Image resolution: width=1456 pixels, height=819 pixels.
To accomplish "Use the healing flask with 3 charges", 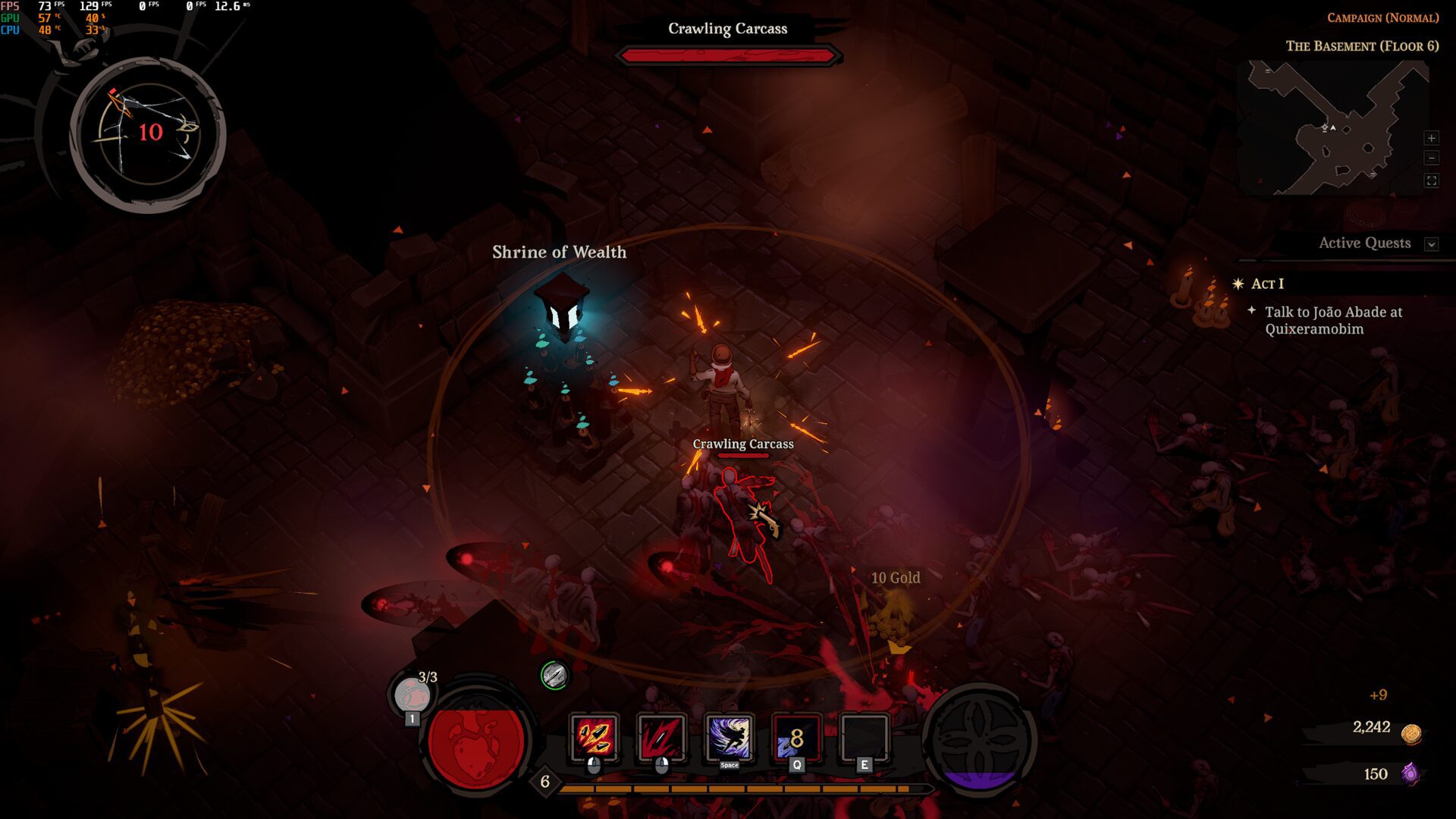I will click(413, 694).
